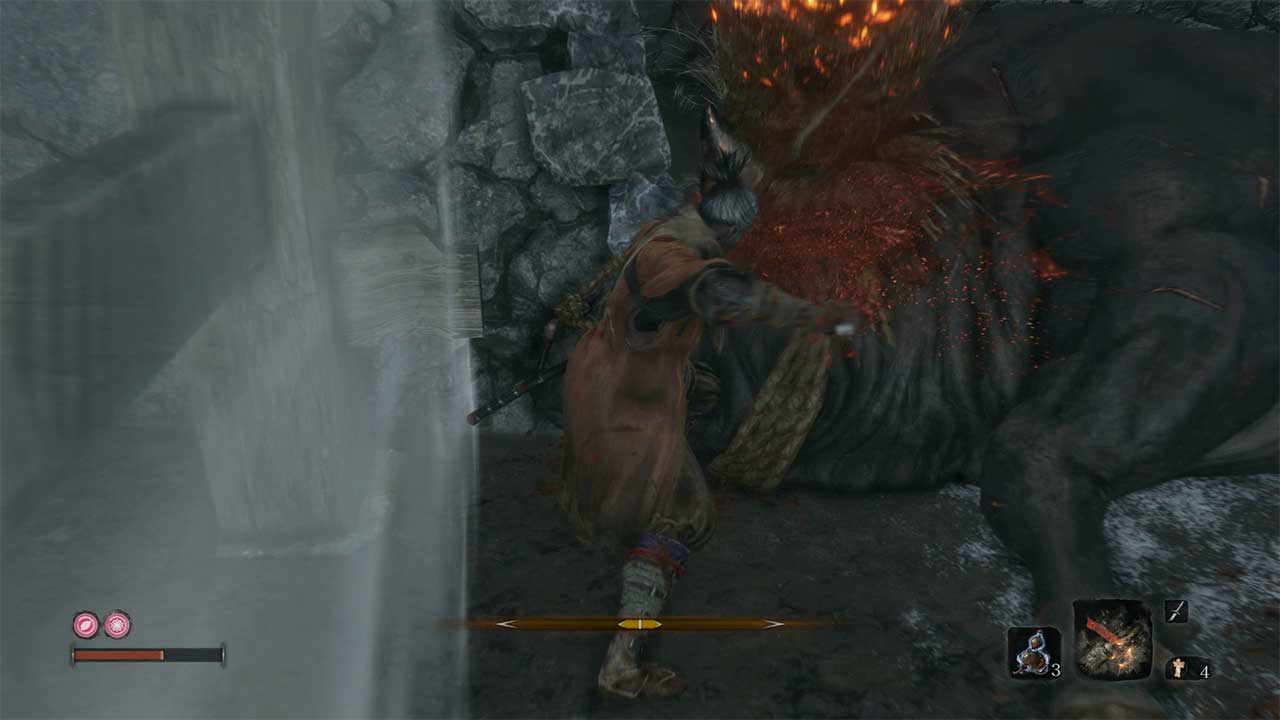Click the quick item count number 4
This screenshot has width=1280, height=720.
1204,671
